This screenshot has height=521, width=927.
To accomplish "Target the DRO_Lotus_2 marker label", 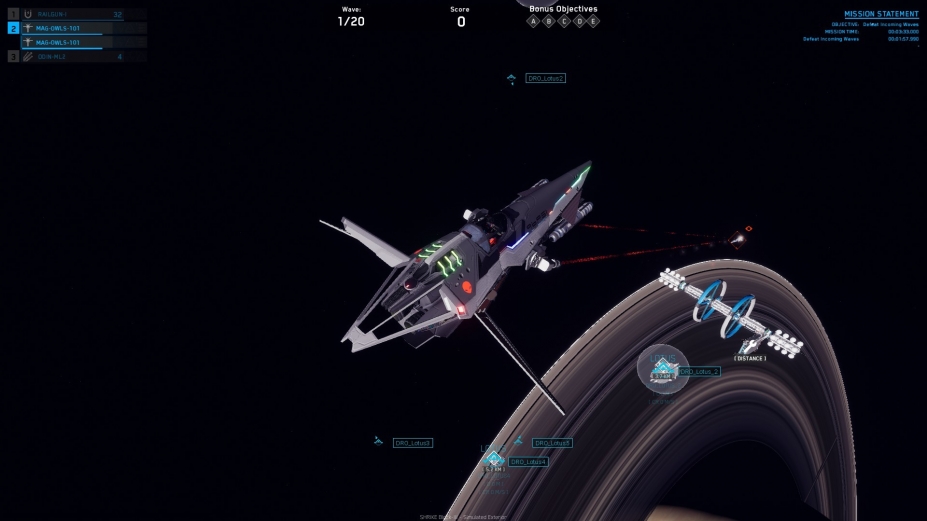I will click(x=699, y=371).
